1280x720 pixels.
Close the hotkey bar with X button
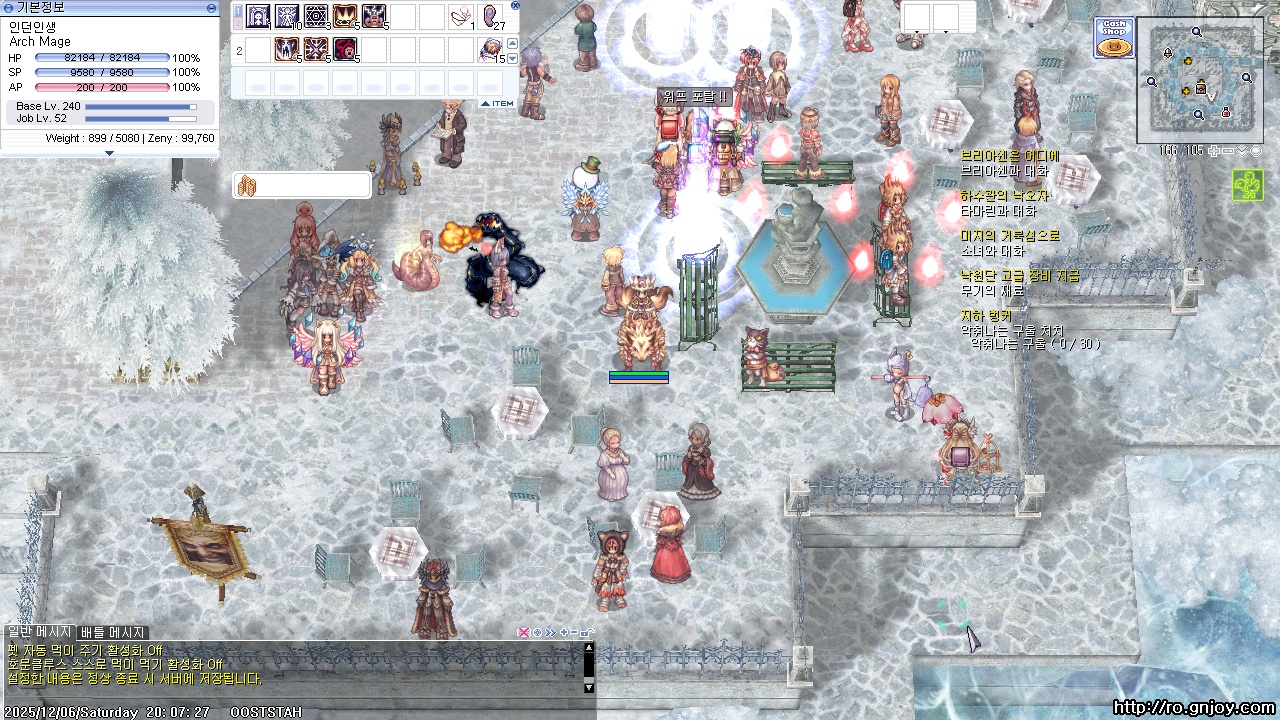[x=515, y=6]
